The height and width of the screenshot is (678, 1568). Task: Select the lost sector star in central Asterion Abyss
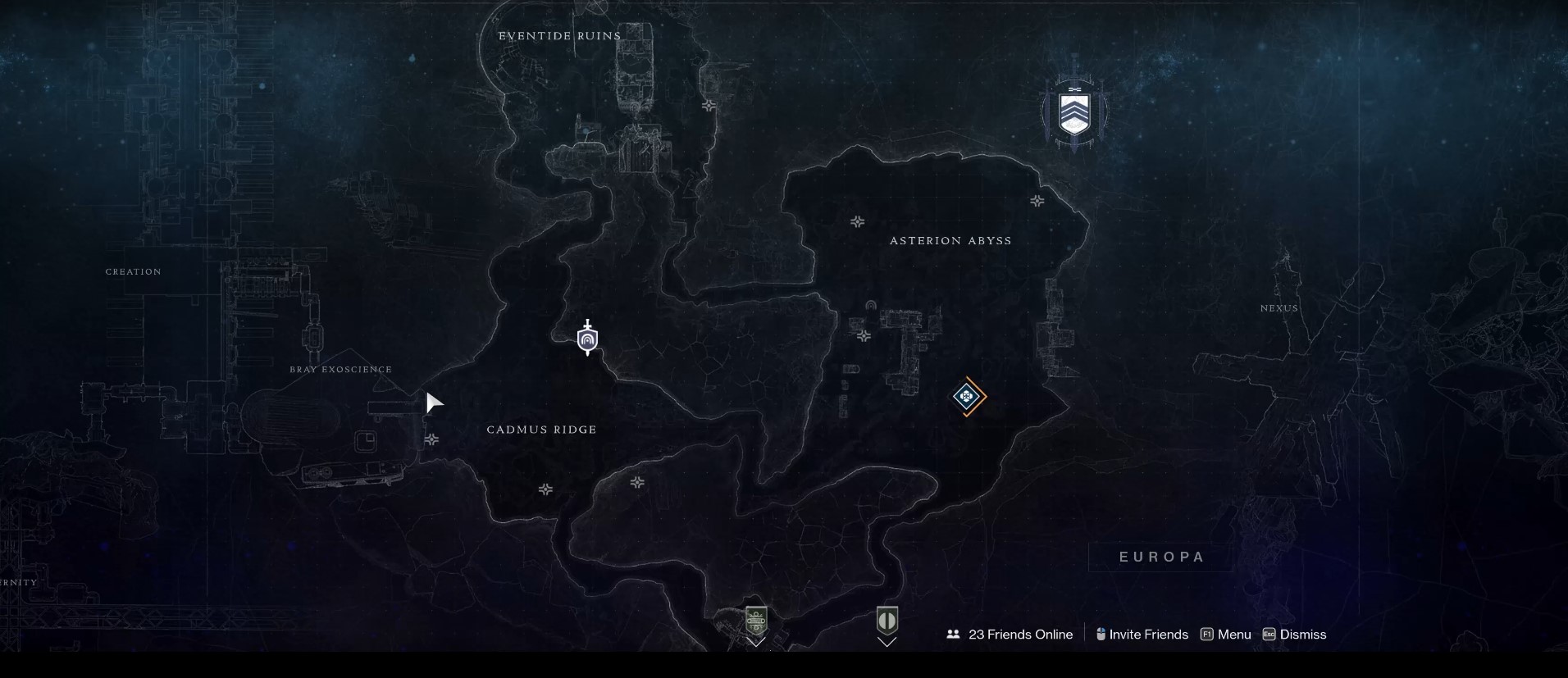[865, 336]
